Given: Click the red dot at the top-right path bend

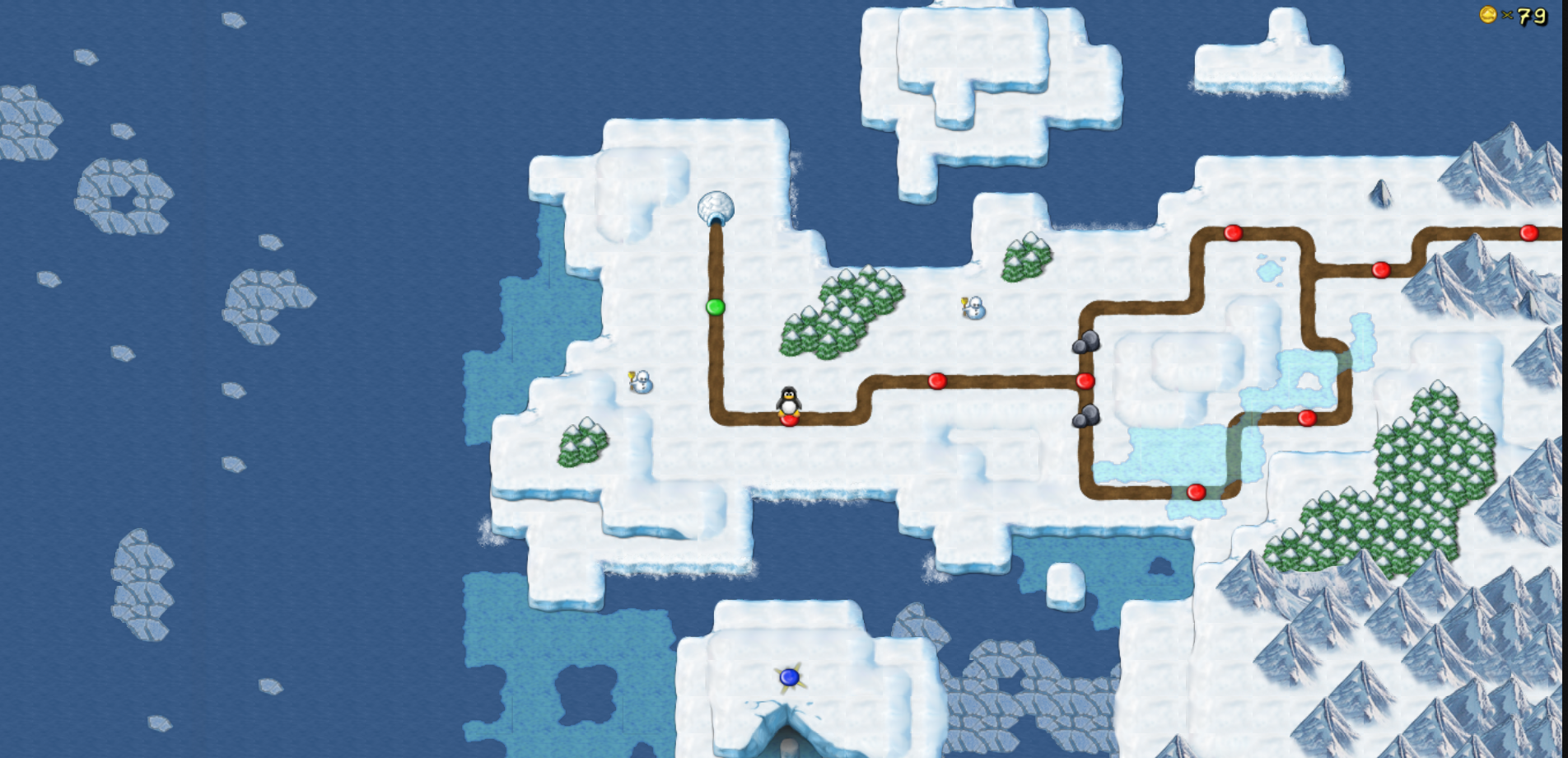Looking at the screenshot, I should pos(1381,269).
